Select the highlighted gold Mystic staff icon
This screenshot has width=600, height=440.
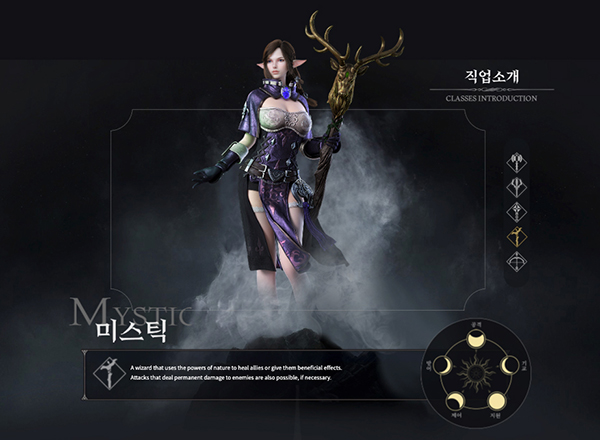(x=517, y=237)
